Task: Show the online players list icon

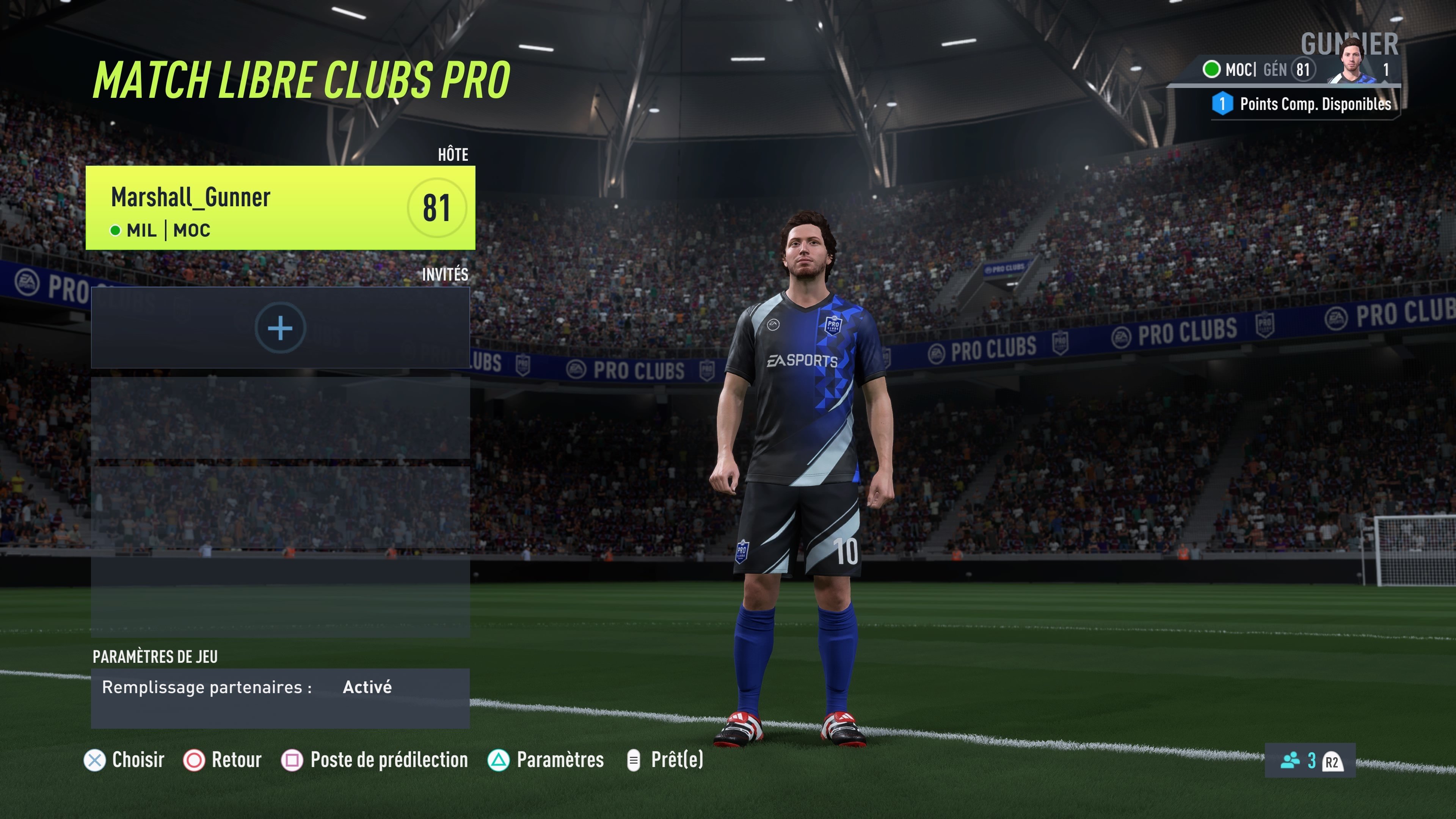Action: 1290,760
